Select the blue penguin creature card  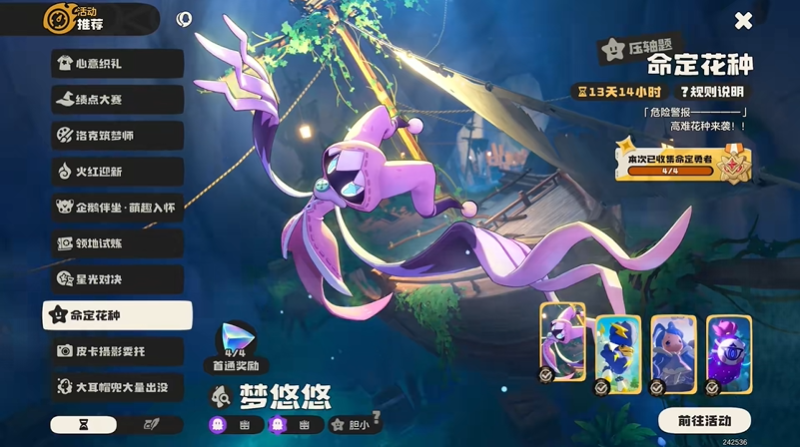pos(617,348)
